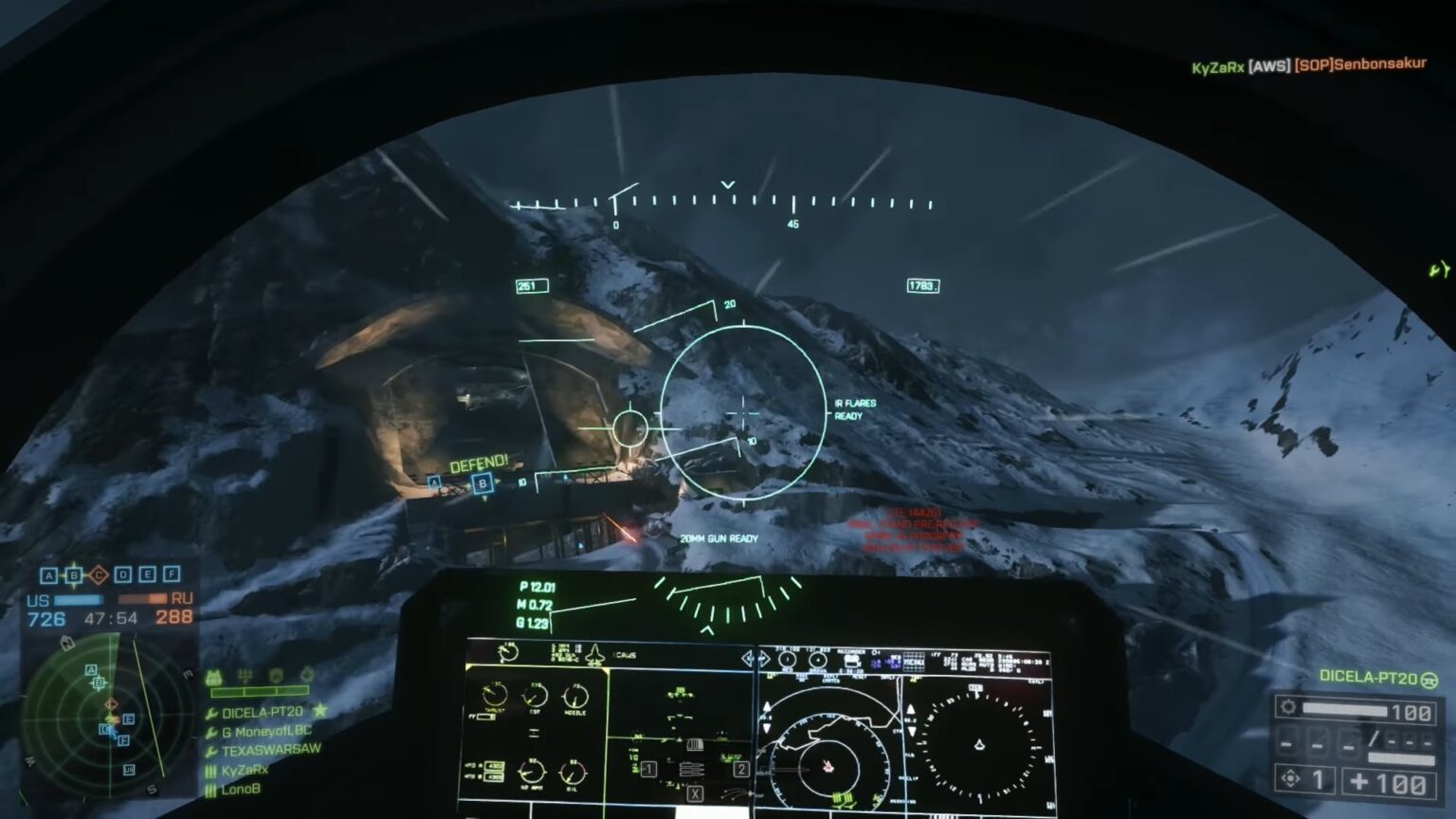Screen dimensions: 1456x819
Task: Click the flare gear icon on the vehicle health panel
Action: pos(1288,706)
